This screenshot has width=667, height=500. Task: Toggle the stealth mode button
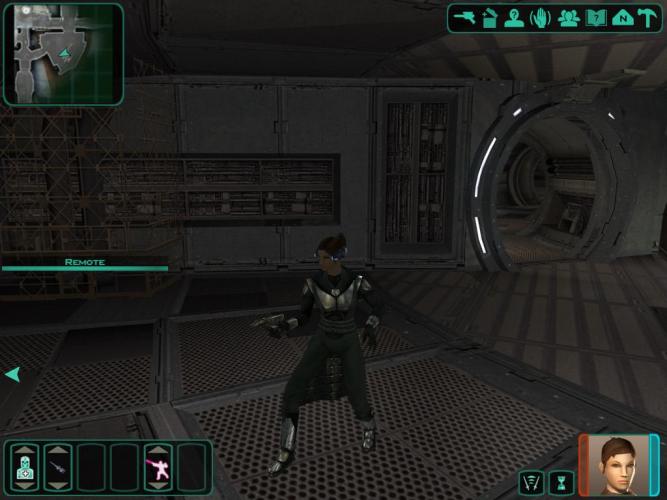(x=532, y=483)
